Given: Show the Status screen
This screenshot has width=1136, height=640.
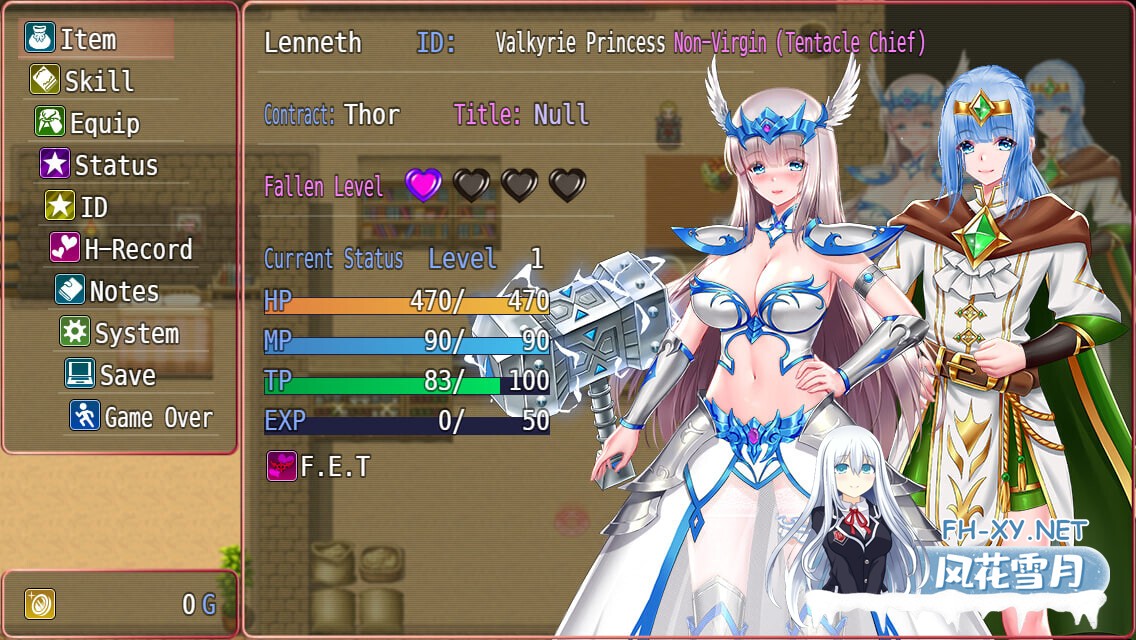Looking at the screenshot, I should (115, 165).
